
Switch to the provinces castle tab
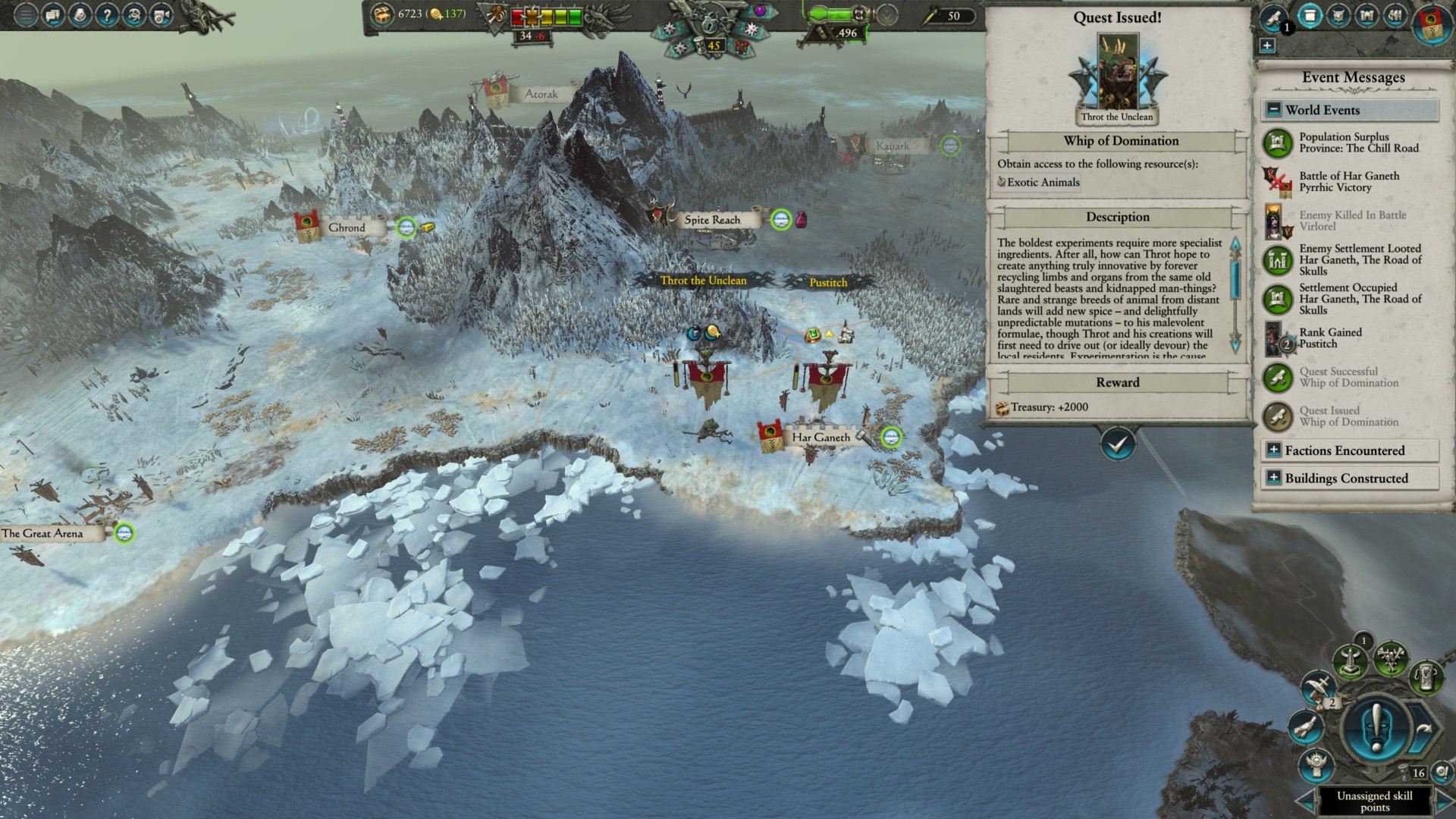coord(1367,16)
